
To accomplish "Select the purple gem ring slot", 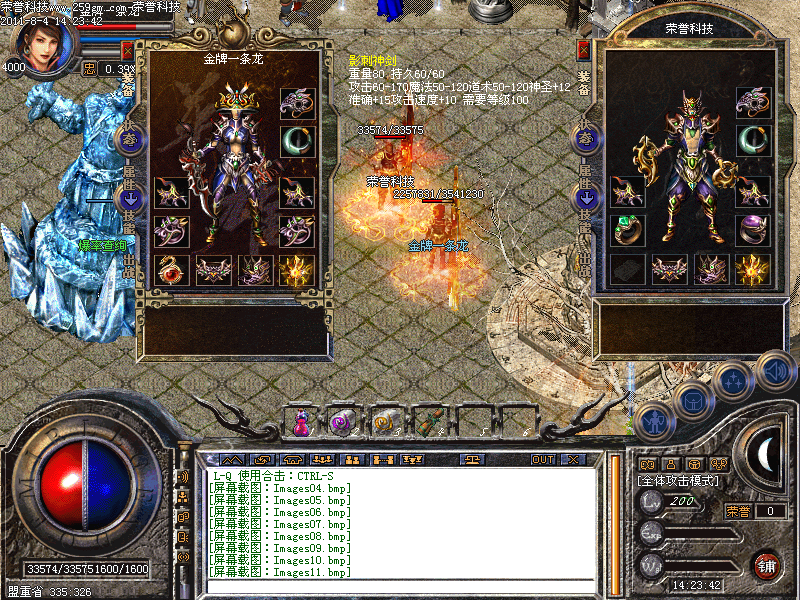I will 753,230.
